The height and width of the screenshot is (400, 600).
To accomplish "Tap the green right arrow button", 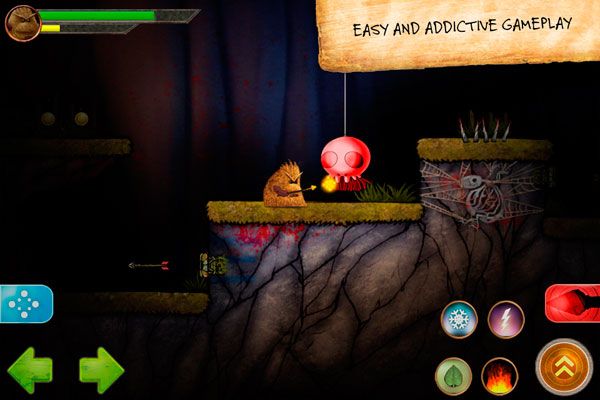I will 101,371.
